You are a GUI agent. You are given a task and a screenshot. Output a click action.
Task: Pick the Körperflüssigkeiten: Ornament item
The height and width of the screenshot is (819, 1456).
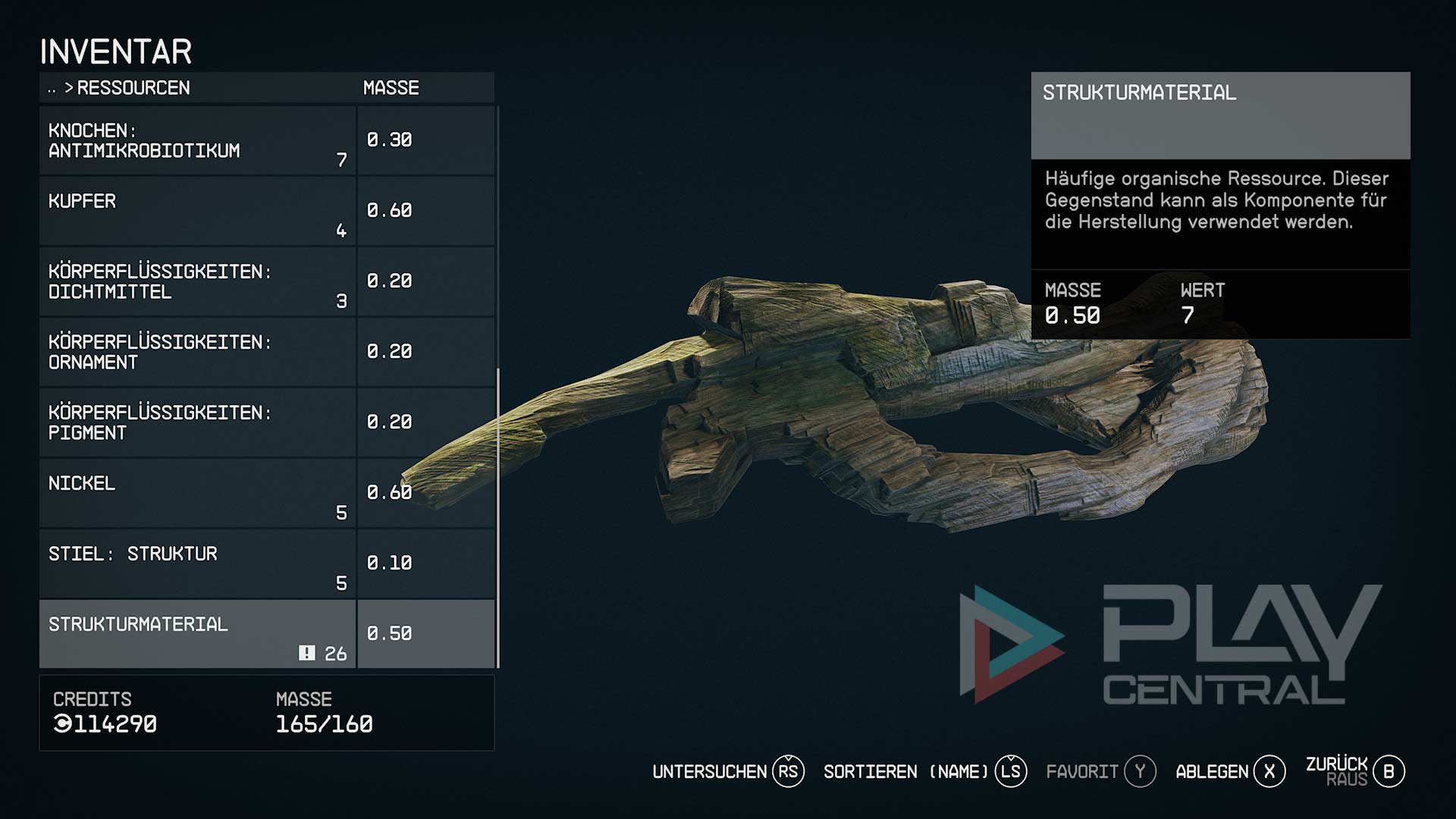197,353
